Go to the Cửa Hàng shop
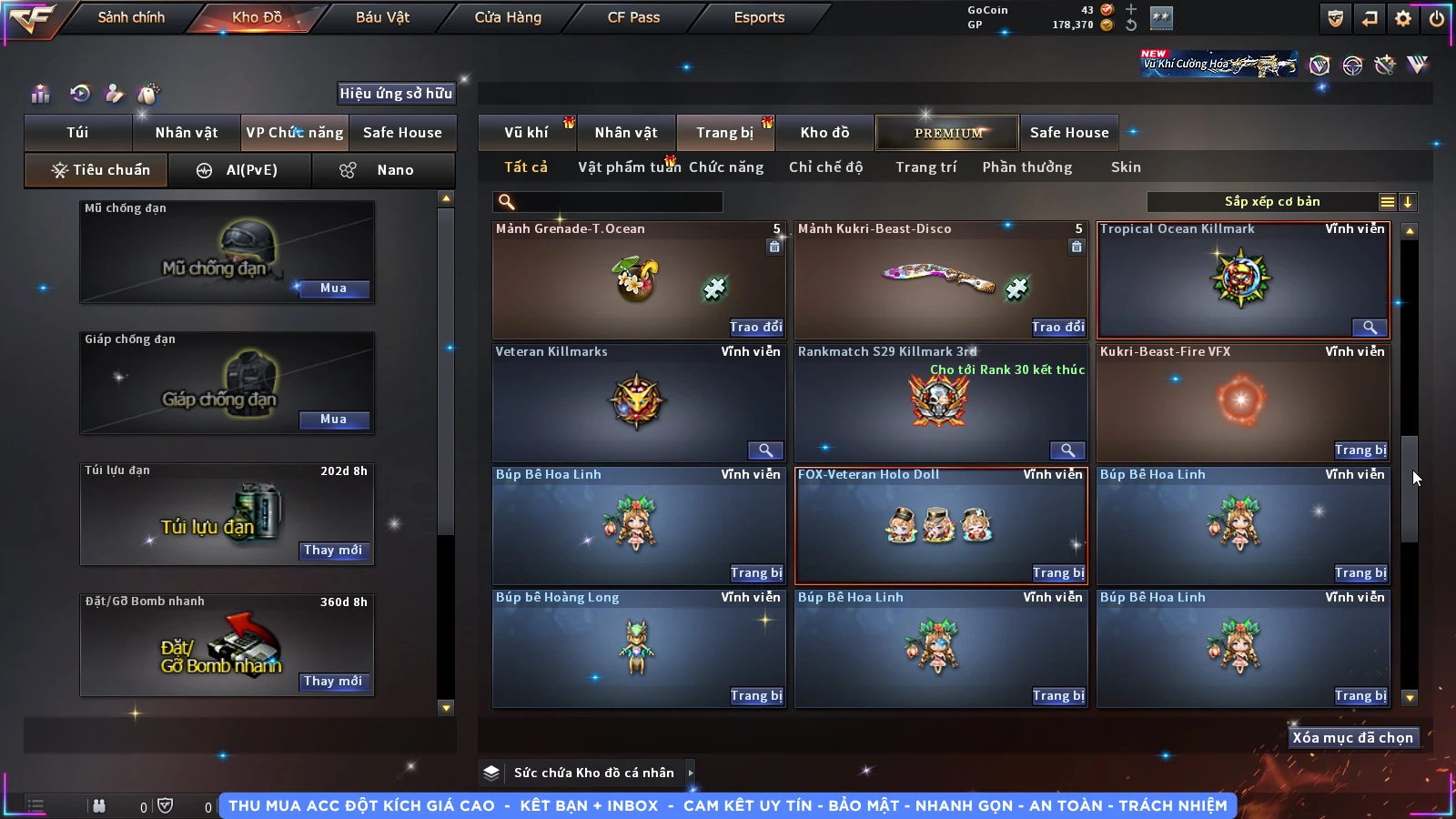This screenshot has width=1456, height=819. tap(508, 17)
